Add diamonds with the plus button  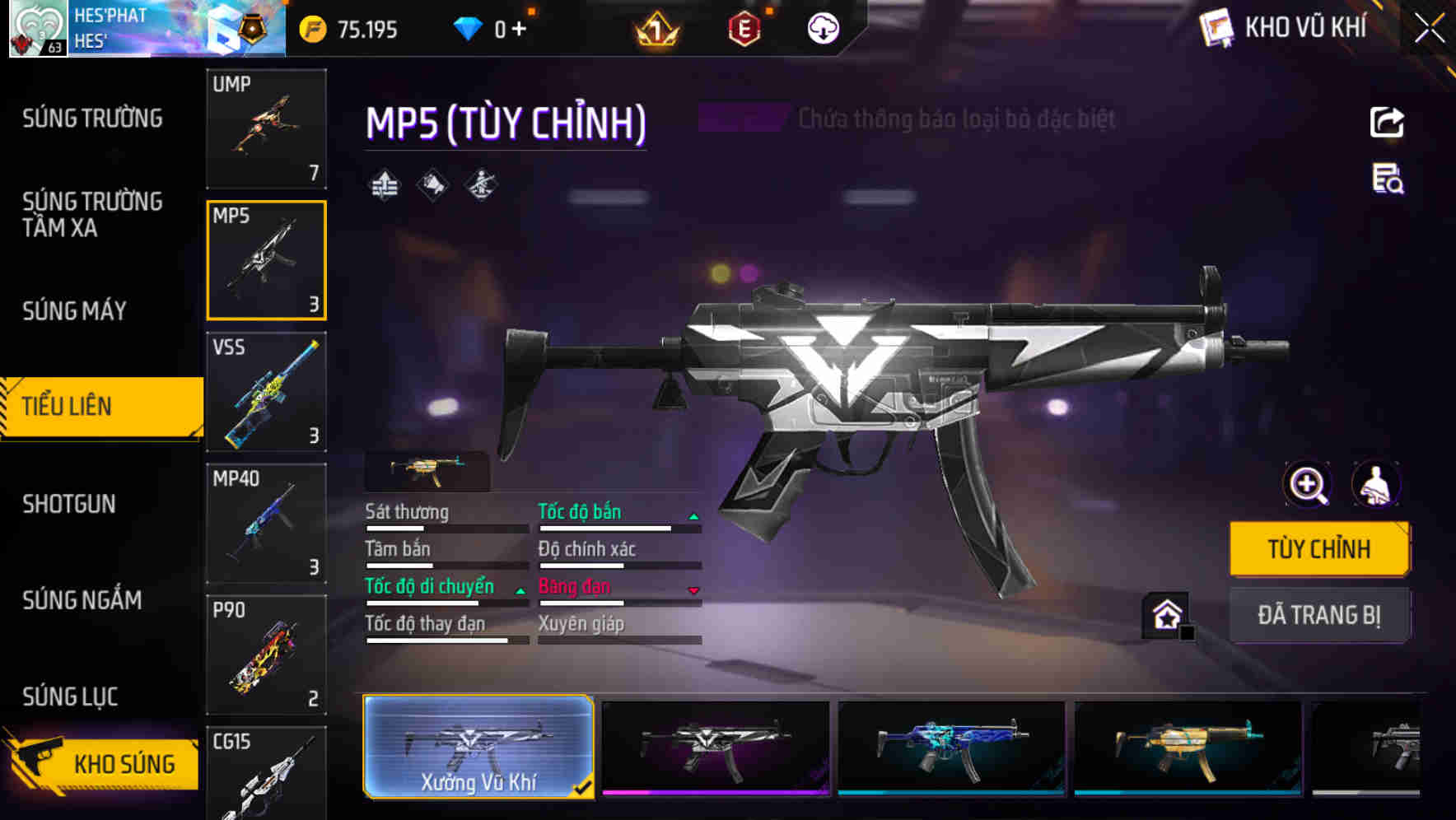pos(519,30)
